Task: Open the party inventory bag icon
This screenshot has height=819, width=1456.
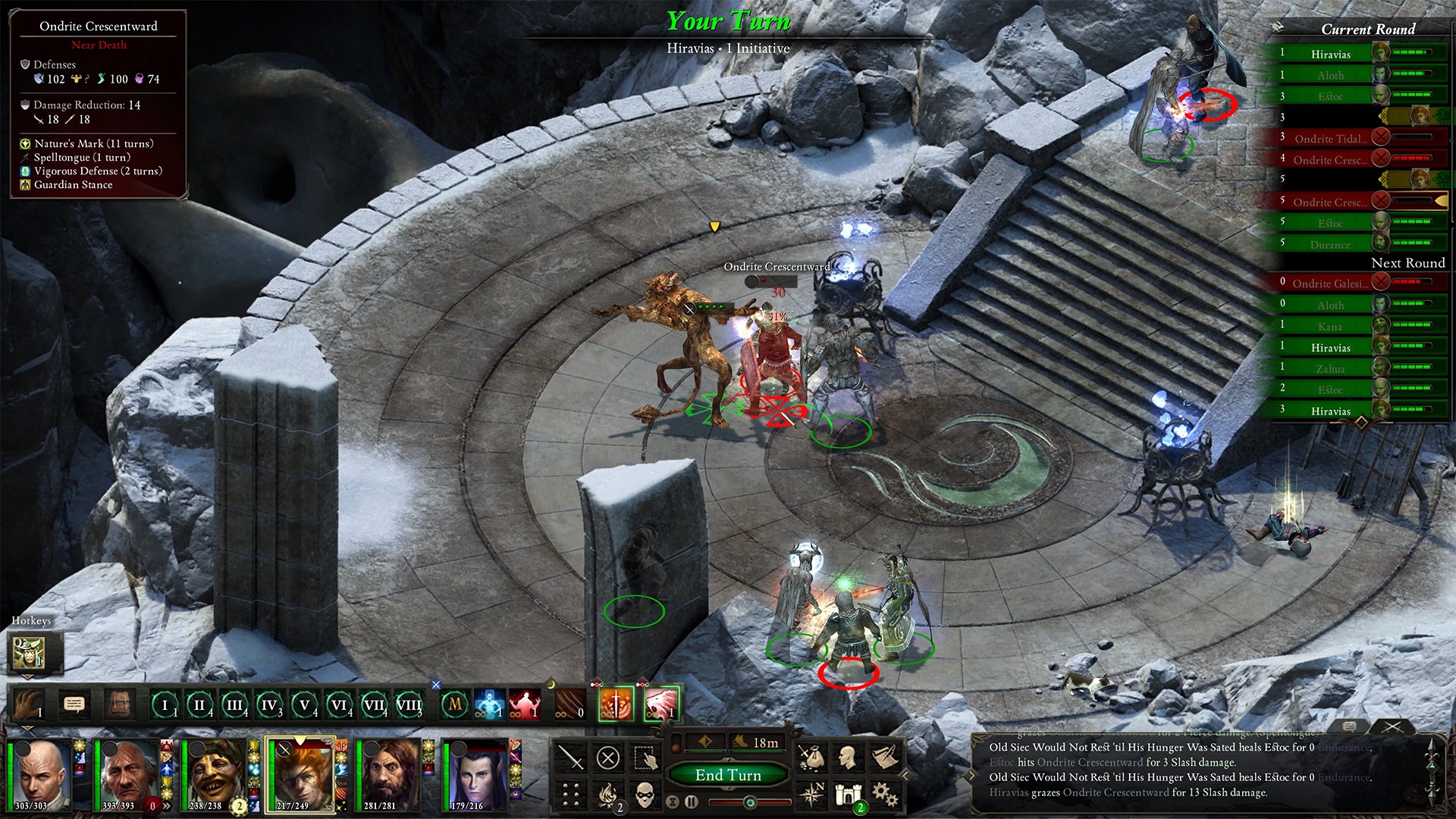Action: click(811, 756)
